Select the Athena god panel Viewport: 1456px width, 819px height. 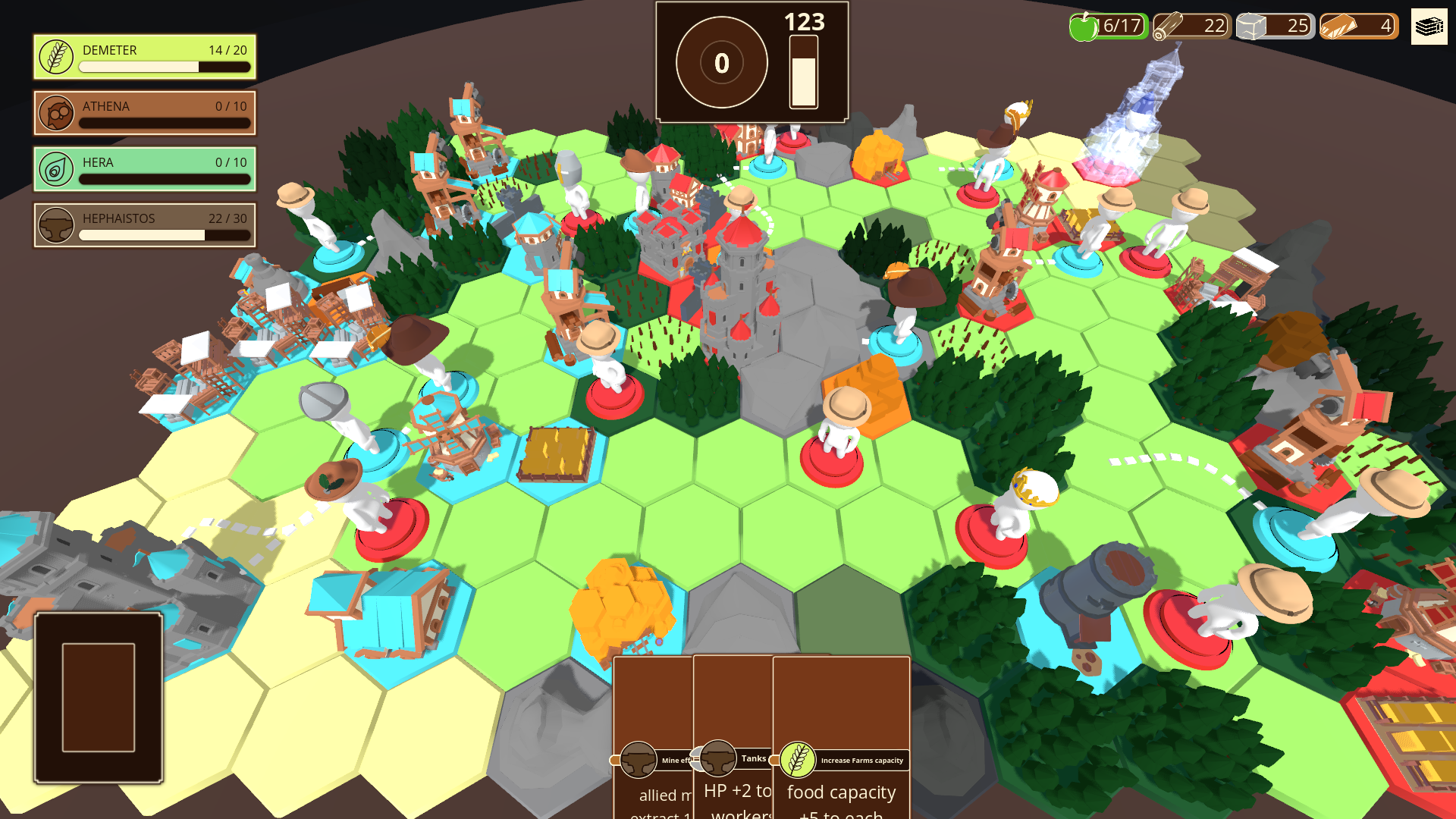point(145,113)
